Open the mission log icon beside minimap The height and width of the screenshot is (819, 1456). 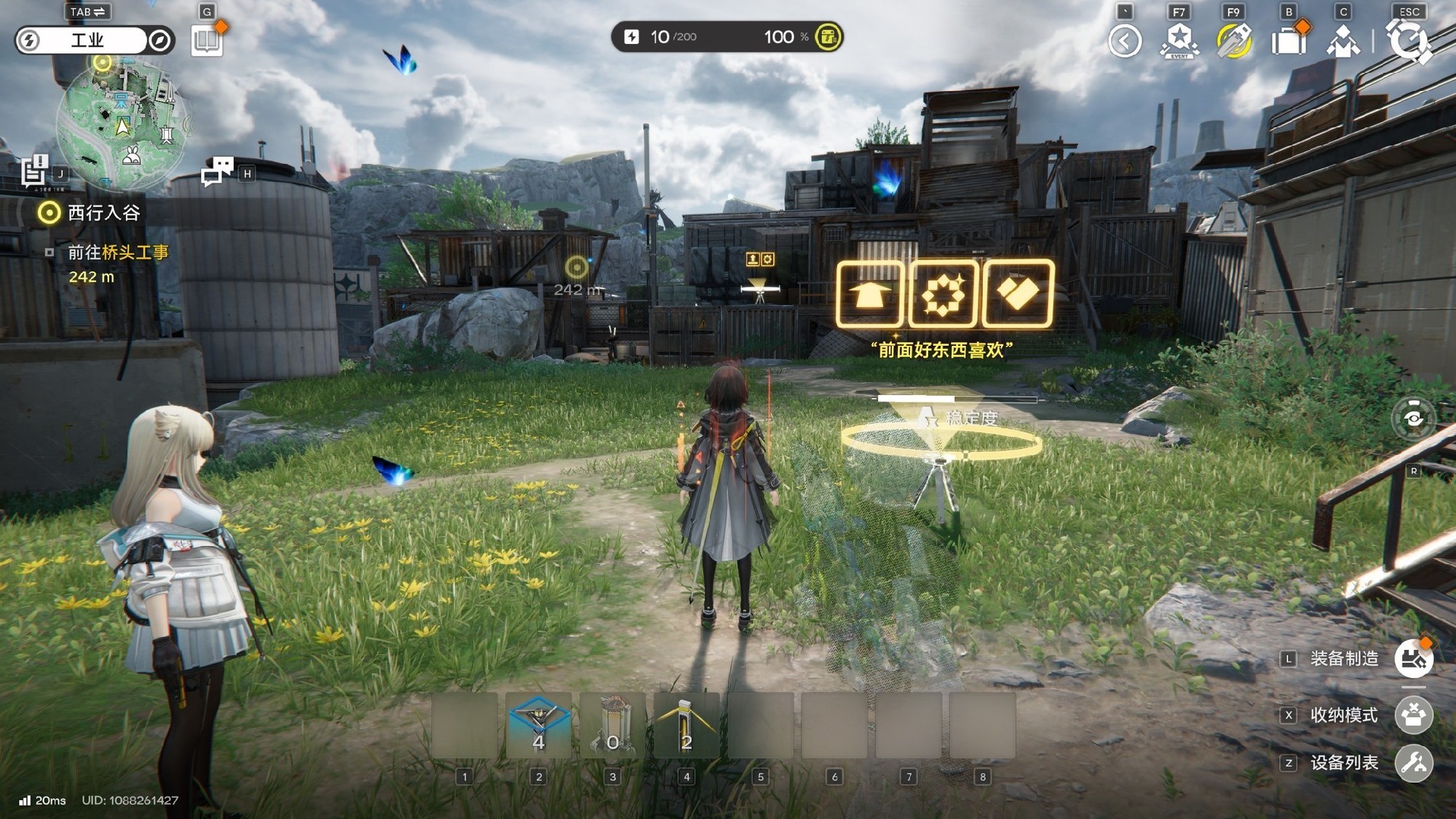[34, 171]
